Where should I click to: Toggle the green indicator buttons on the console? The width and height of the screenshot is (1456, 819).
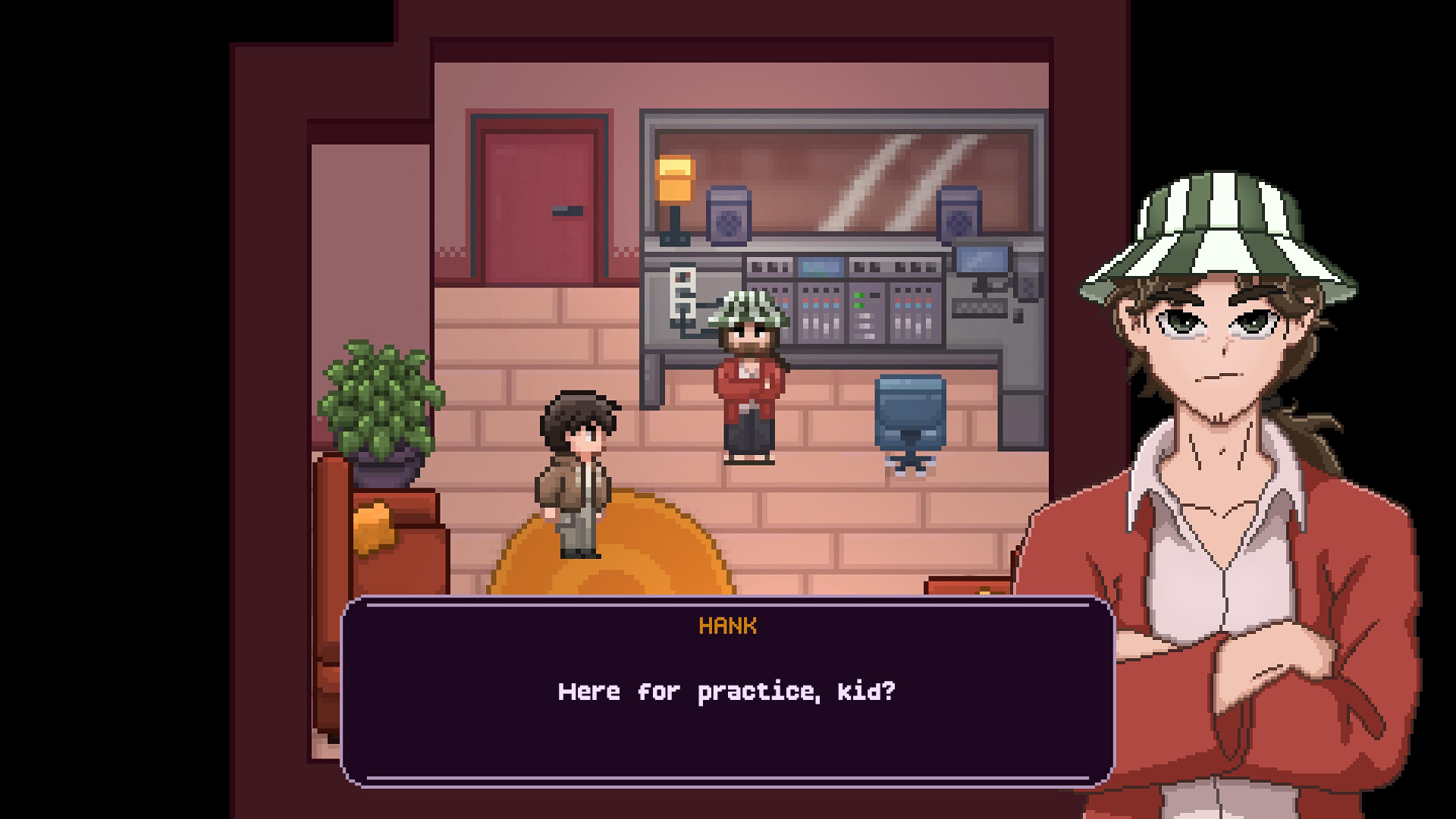(858, 300)
